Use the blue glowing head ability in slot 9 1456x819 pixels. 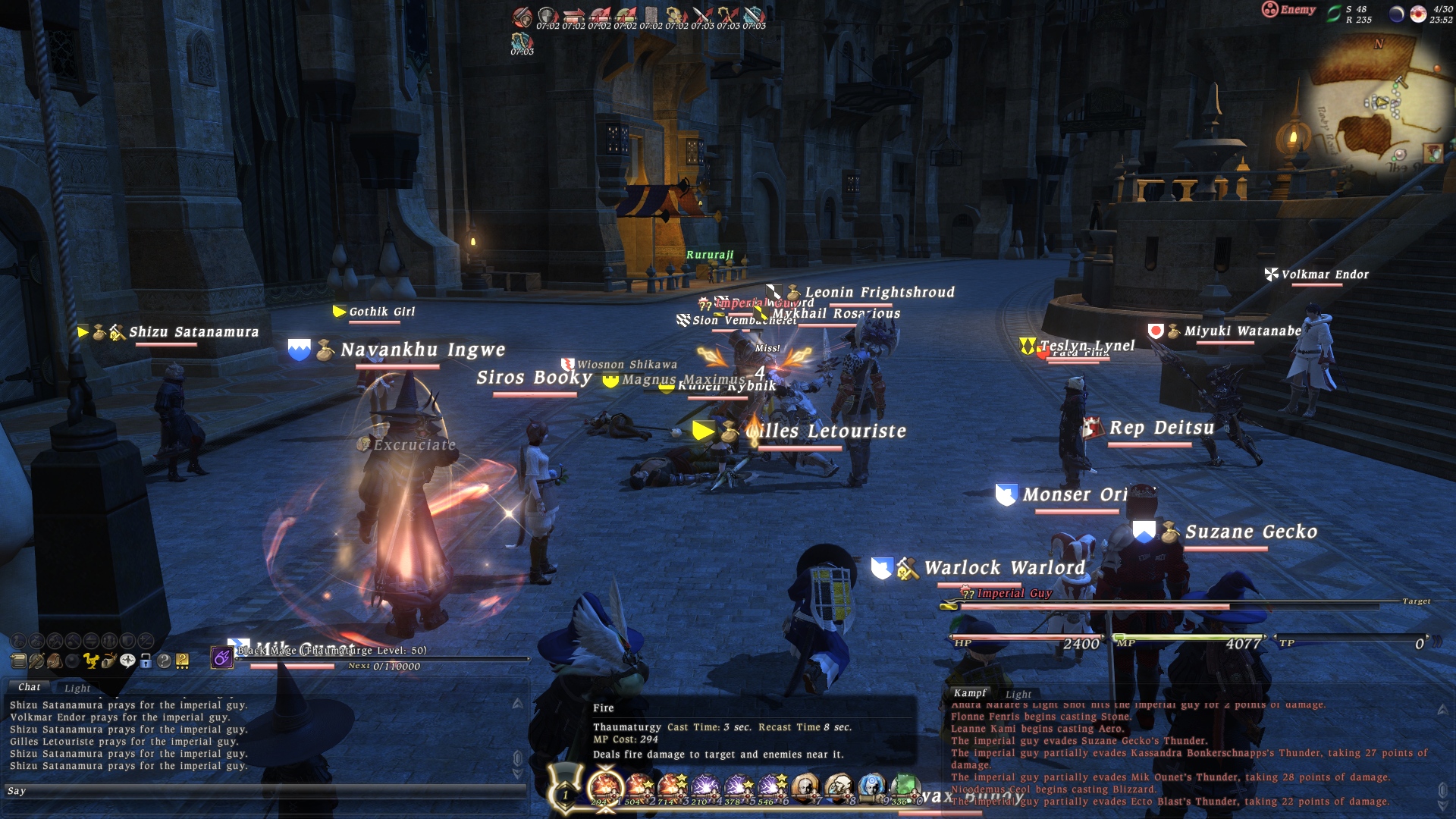click(x=871, y=788)
